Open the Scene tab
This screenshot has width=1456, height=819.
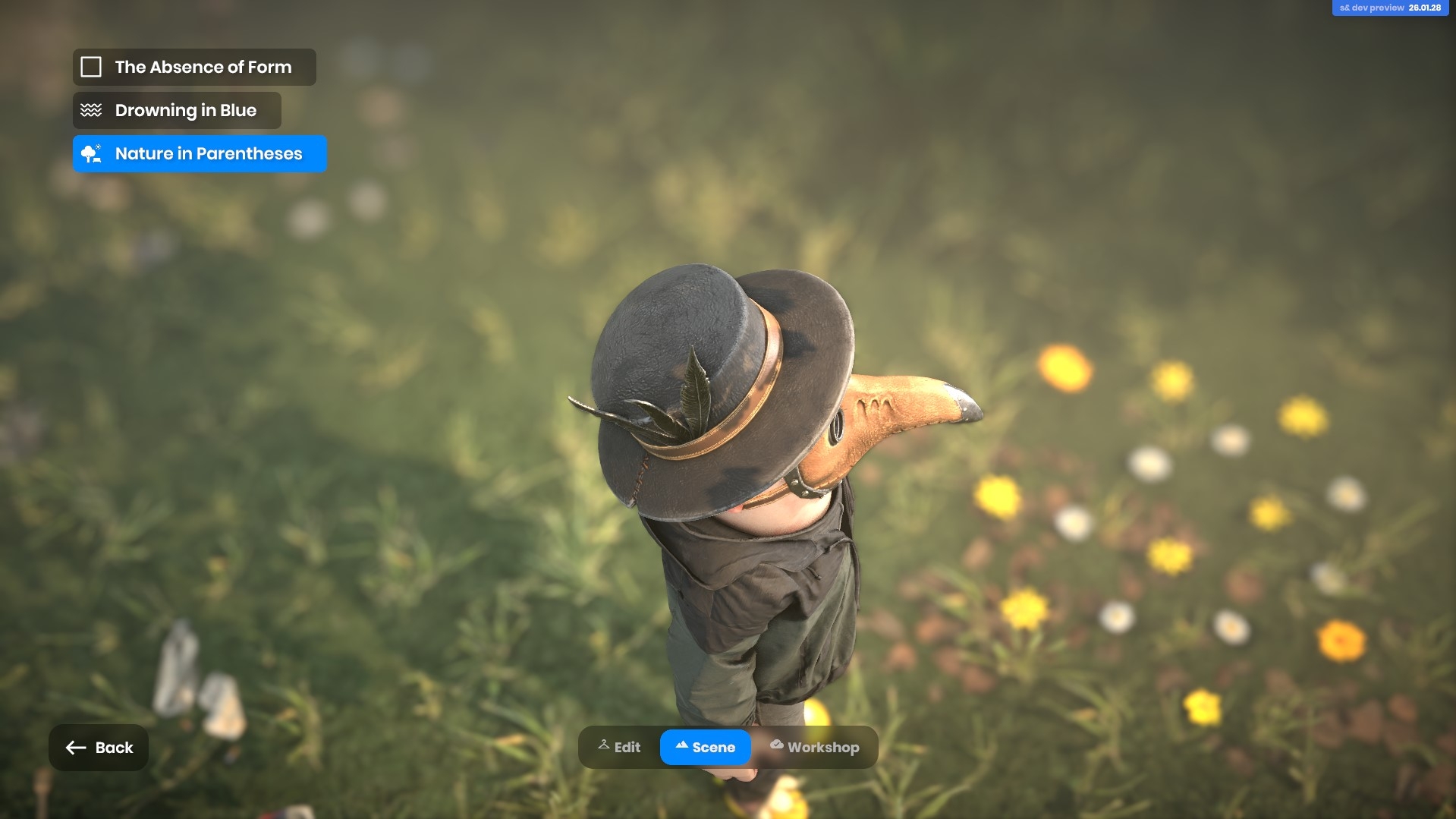705,748
